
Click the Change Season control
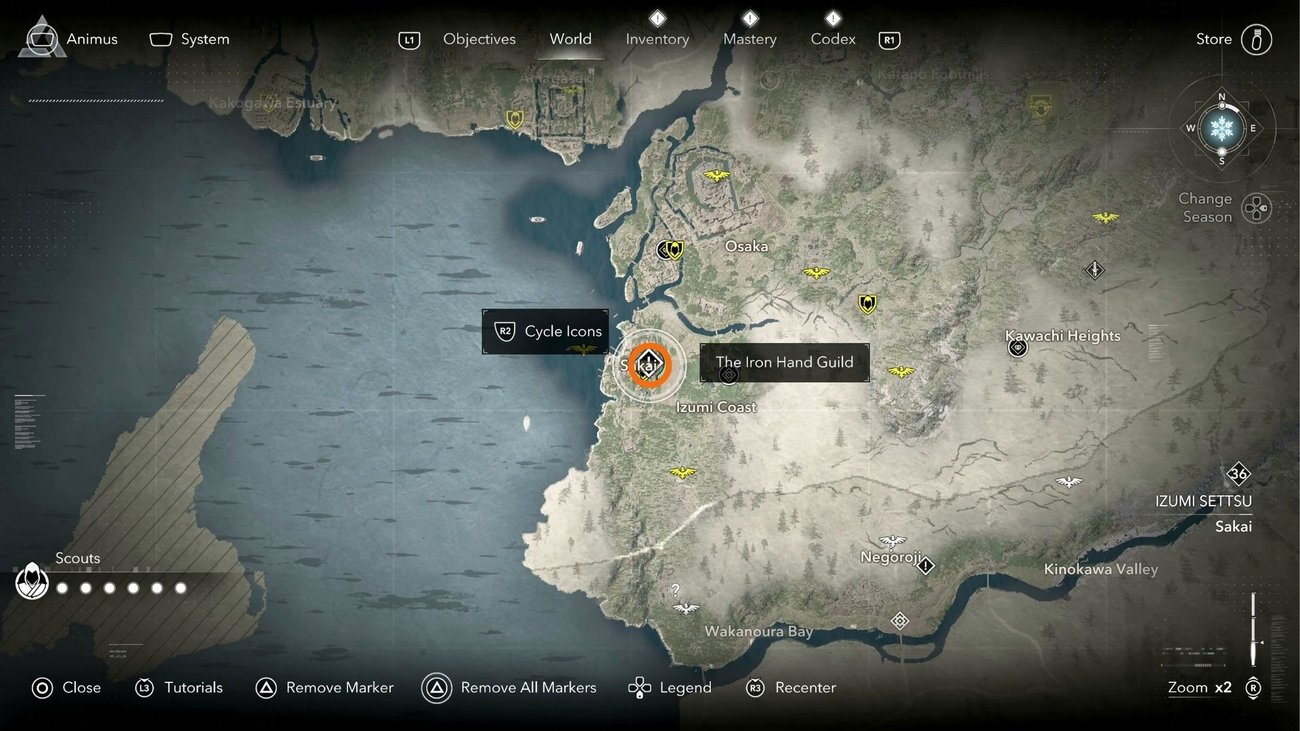1255,208
